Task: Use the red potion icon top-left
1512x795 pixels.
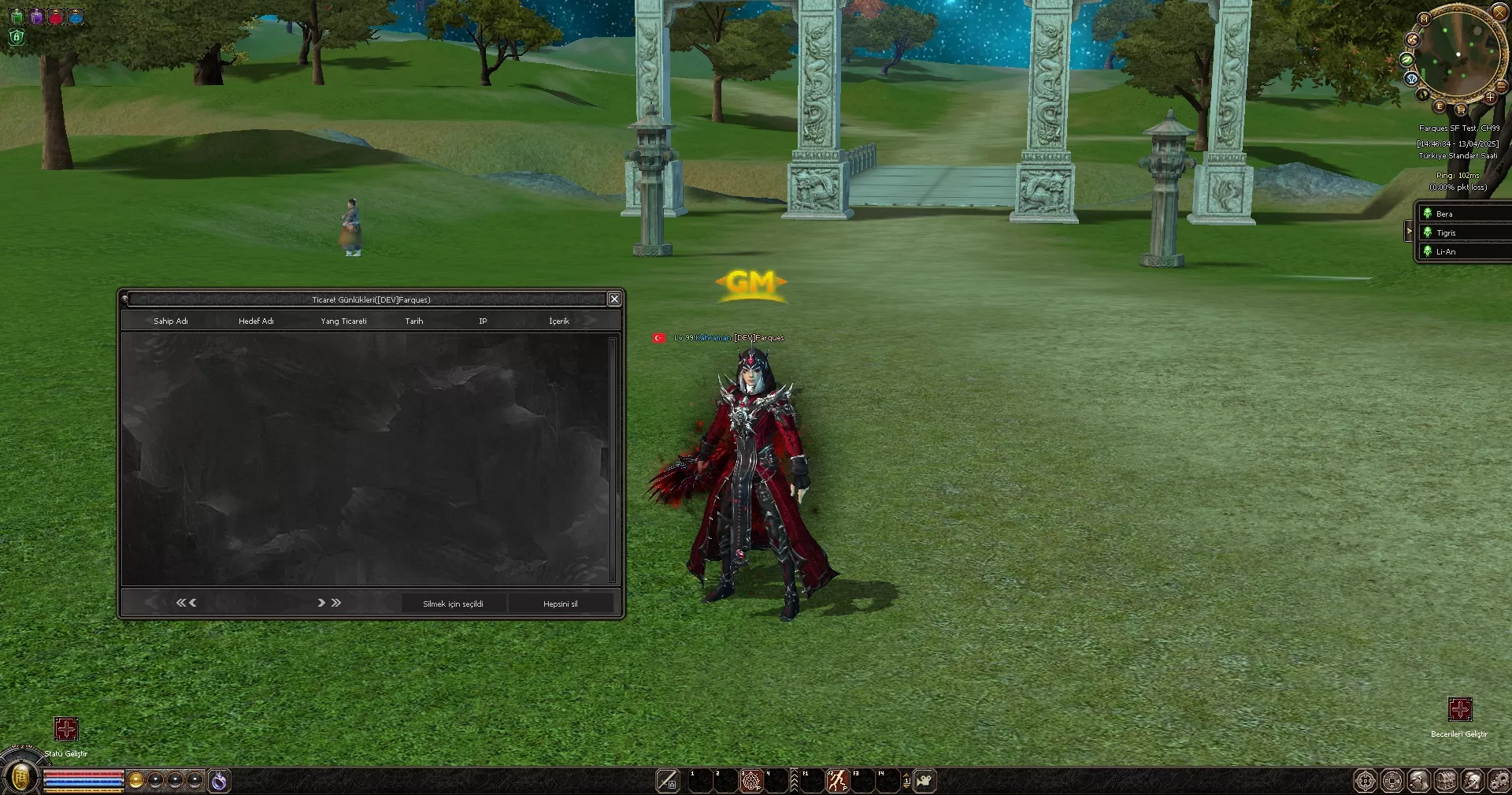Action: [55, 16]
